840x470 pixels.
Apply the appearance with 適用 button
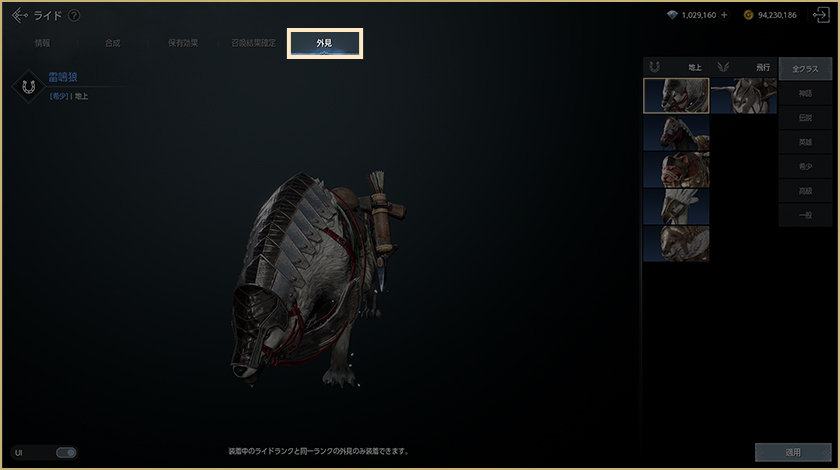point(792,453)
